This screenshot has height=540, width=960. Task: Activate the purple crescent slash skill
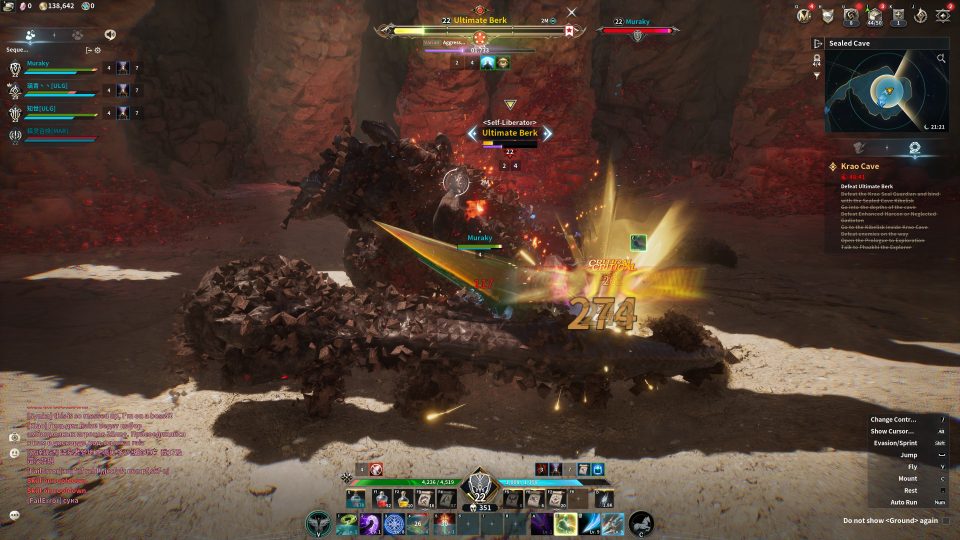[371, 523]
